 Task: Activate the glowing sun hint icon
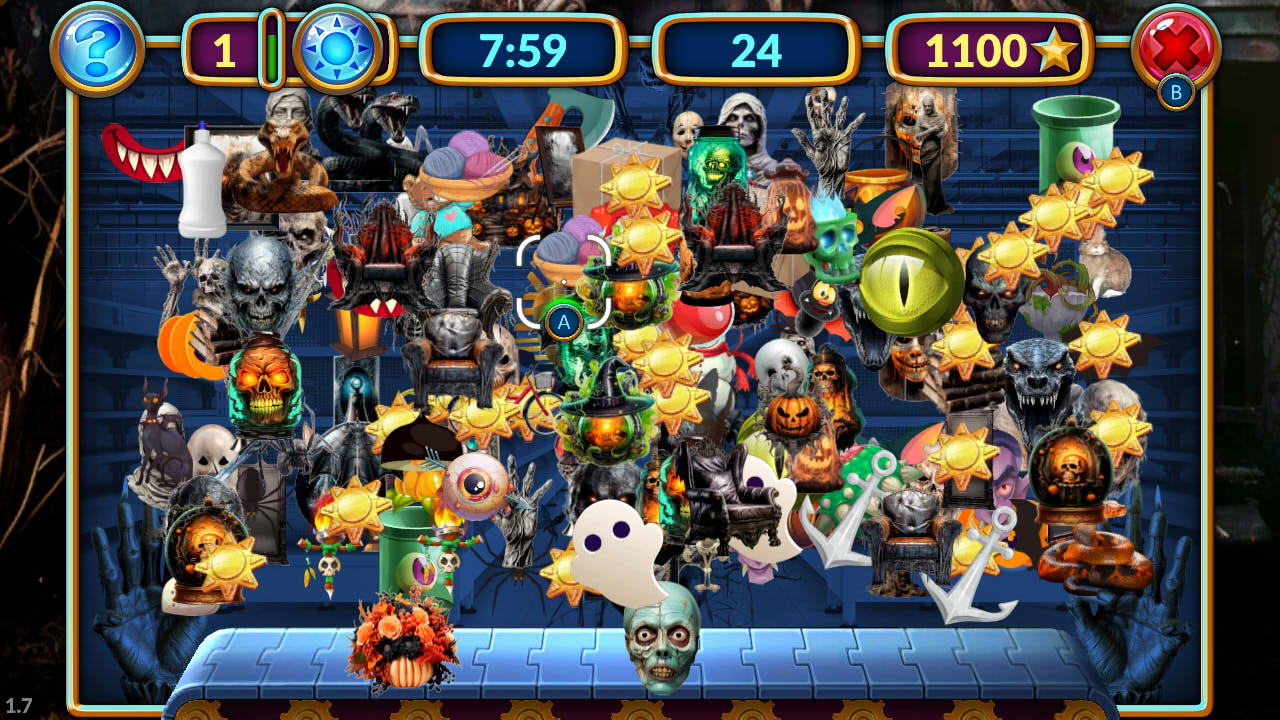(336, 47)
